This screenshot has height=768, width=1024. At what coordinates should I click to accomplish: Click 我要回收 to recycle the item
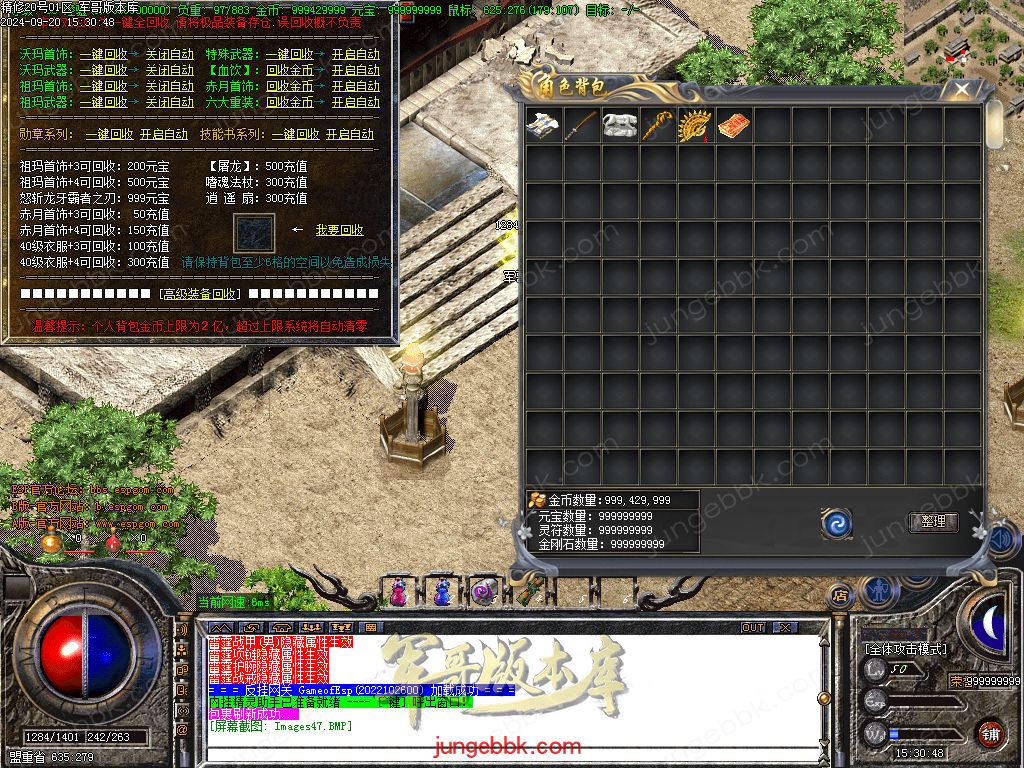click(340, 230)
